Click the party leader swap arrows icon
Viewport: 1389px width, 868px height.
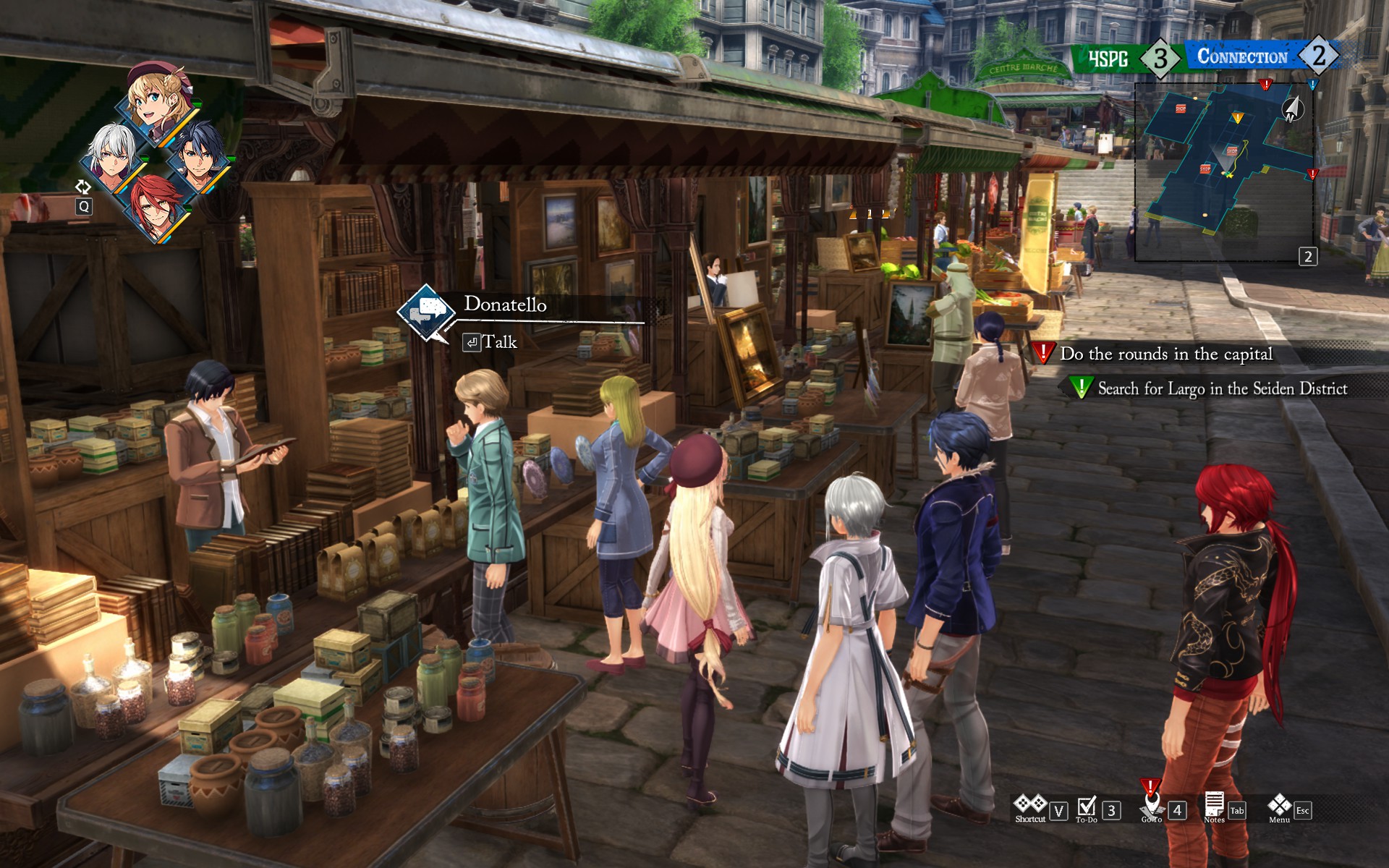tap(83, 187)
